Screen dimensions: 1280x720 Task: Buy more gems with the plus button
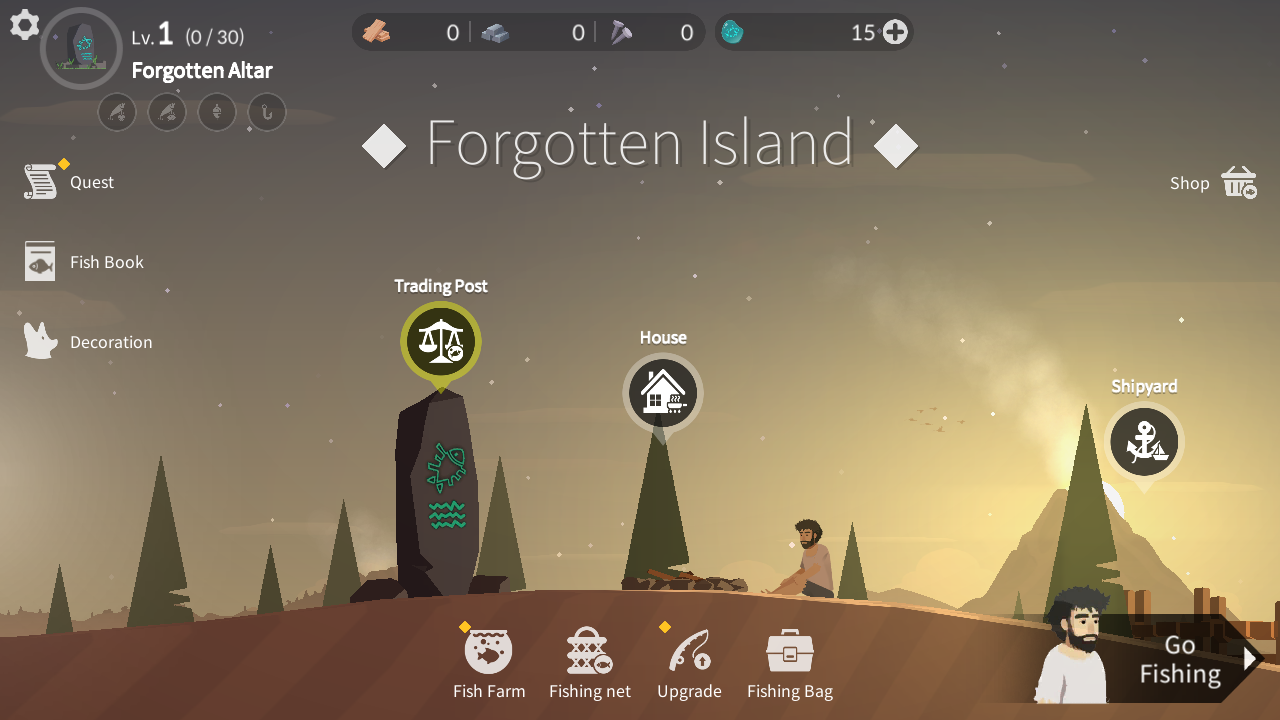pos(893,31)
